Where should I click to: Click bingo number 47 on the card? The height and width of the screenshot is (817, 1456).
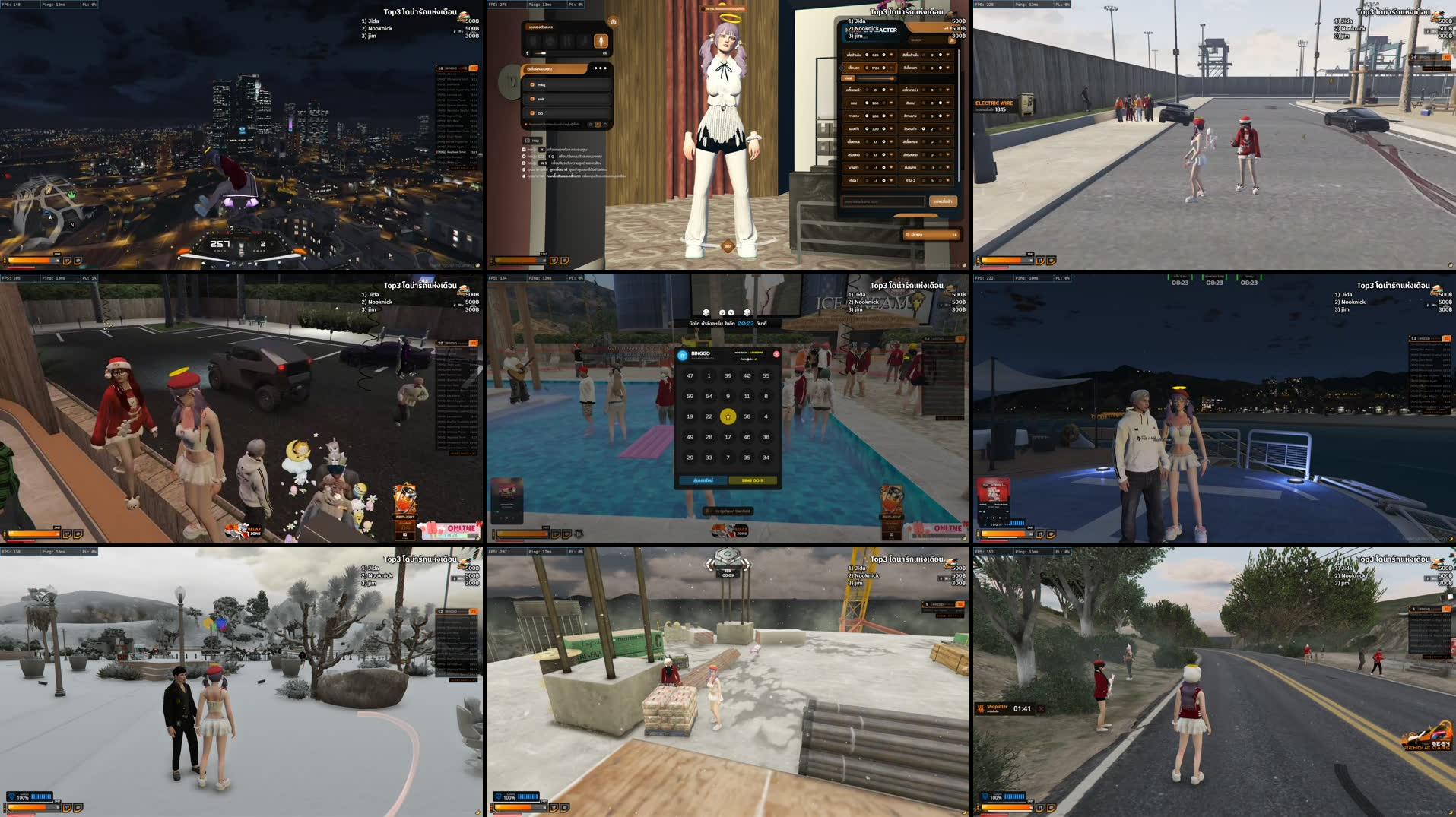pyautogui.click(x=690, y=376)
